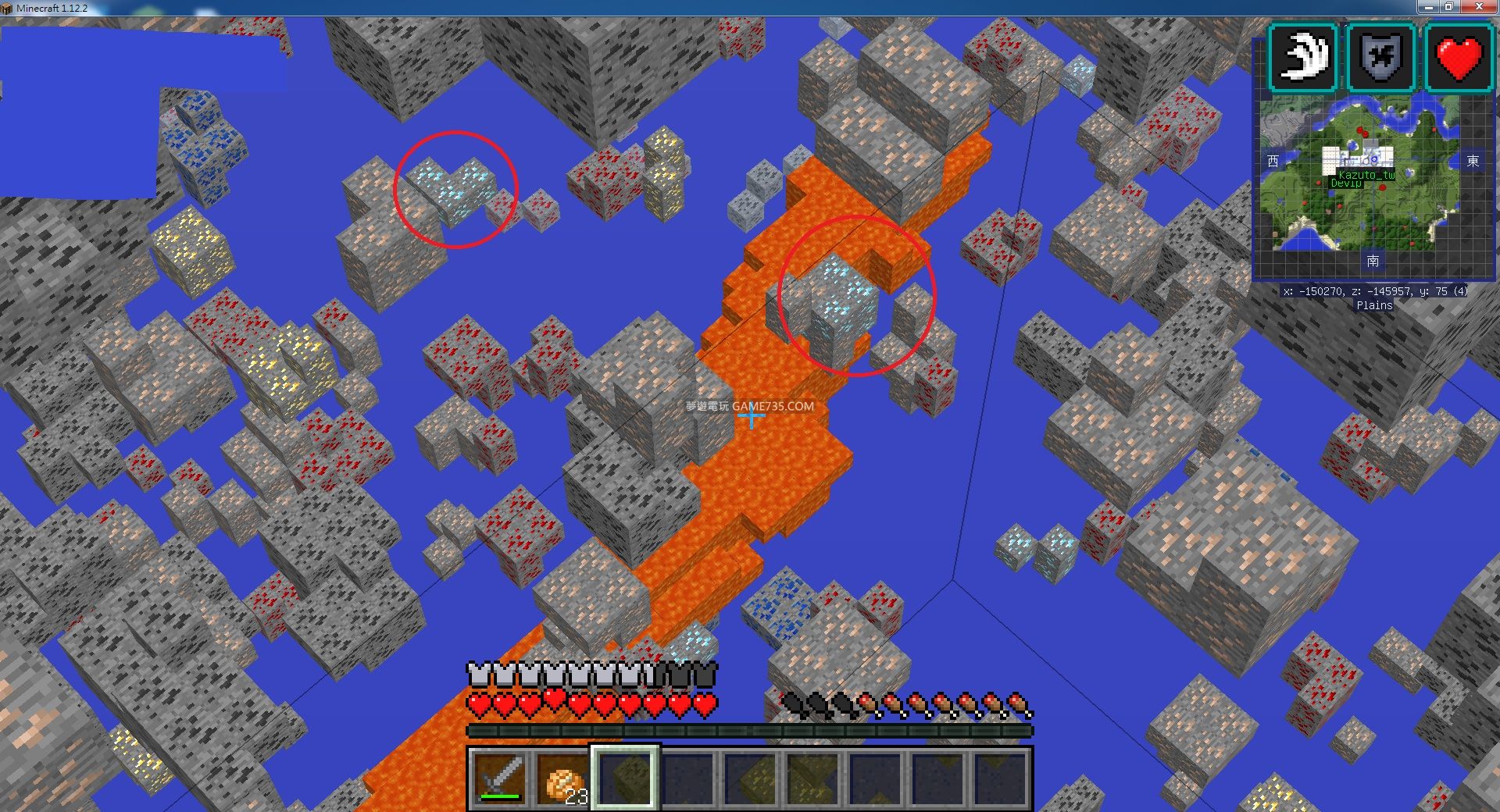The image size is (1500, 812).
Task: Minimize the Minecraft window
Action: pyautogui.click(x=1428, y=7)
